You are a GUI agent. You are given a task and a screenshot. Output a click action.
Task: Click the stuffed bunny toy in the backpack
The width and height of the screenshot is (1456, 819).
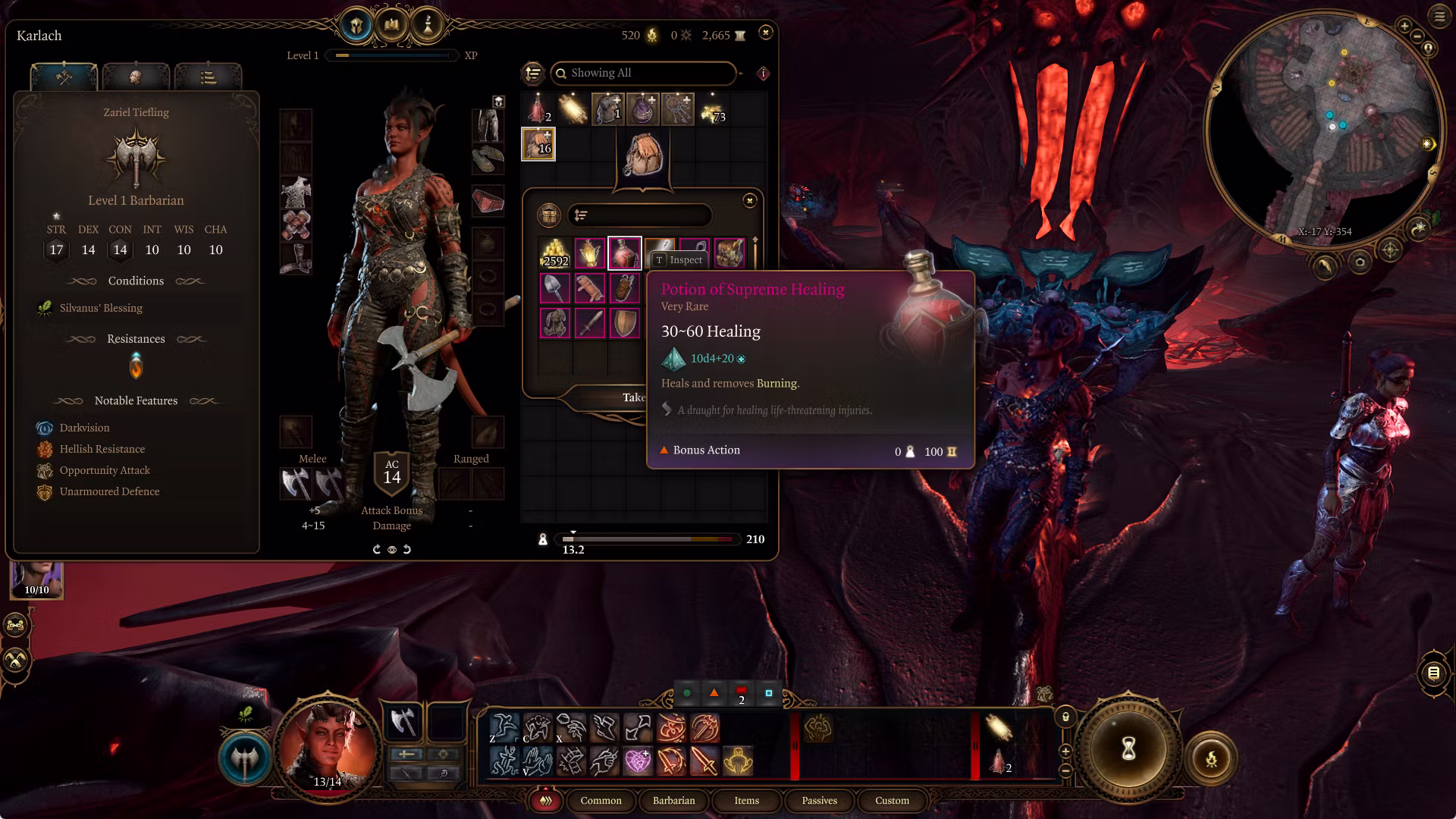[554, 323]
